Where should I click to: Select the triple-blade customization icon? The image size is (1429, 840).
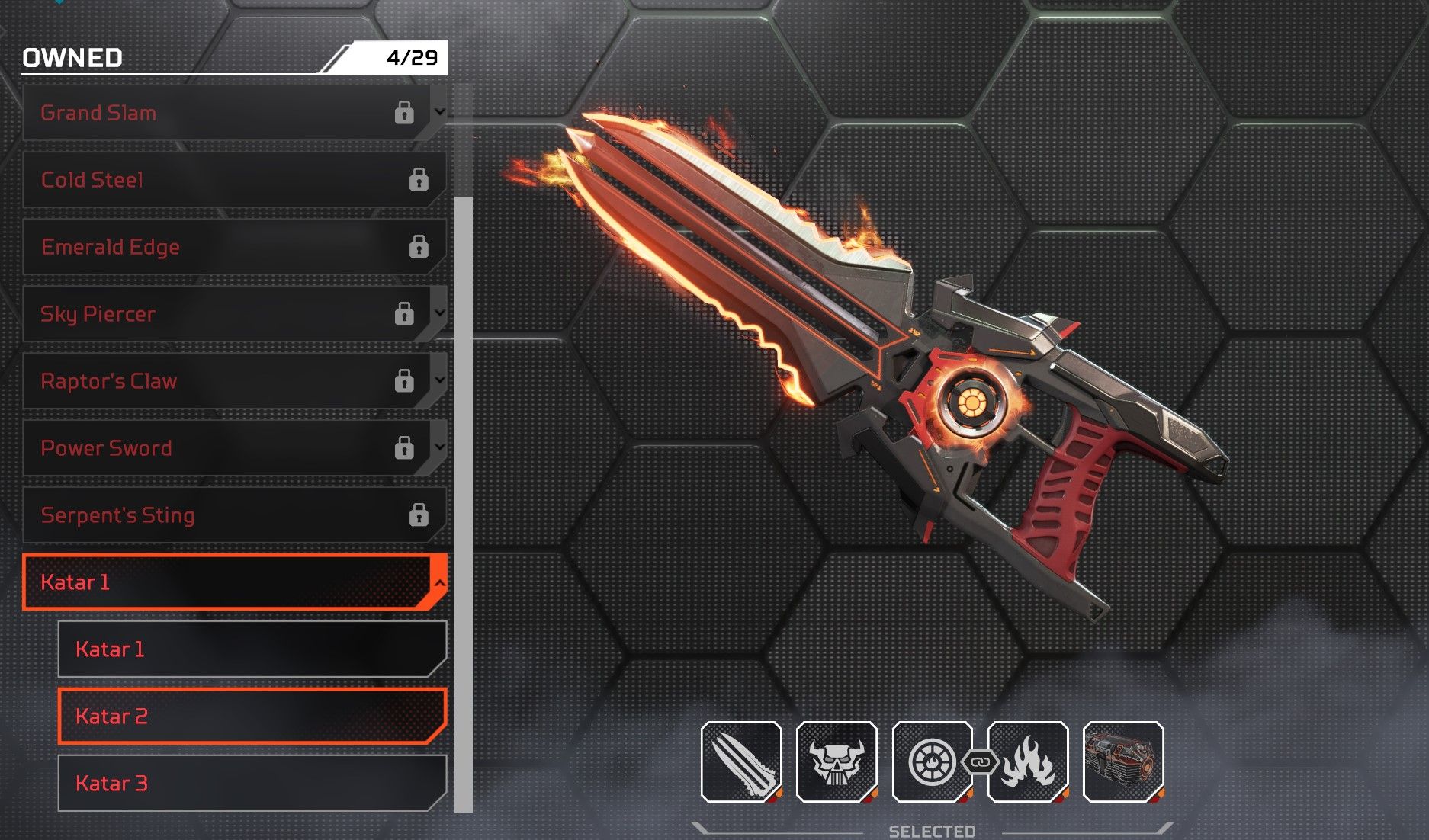point(741,761)
